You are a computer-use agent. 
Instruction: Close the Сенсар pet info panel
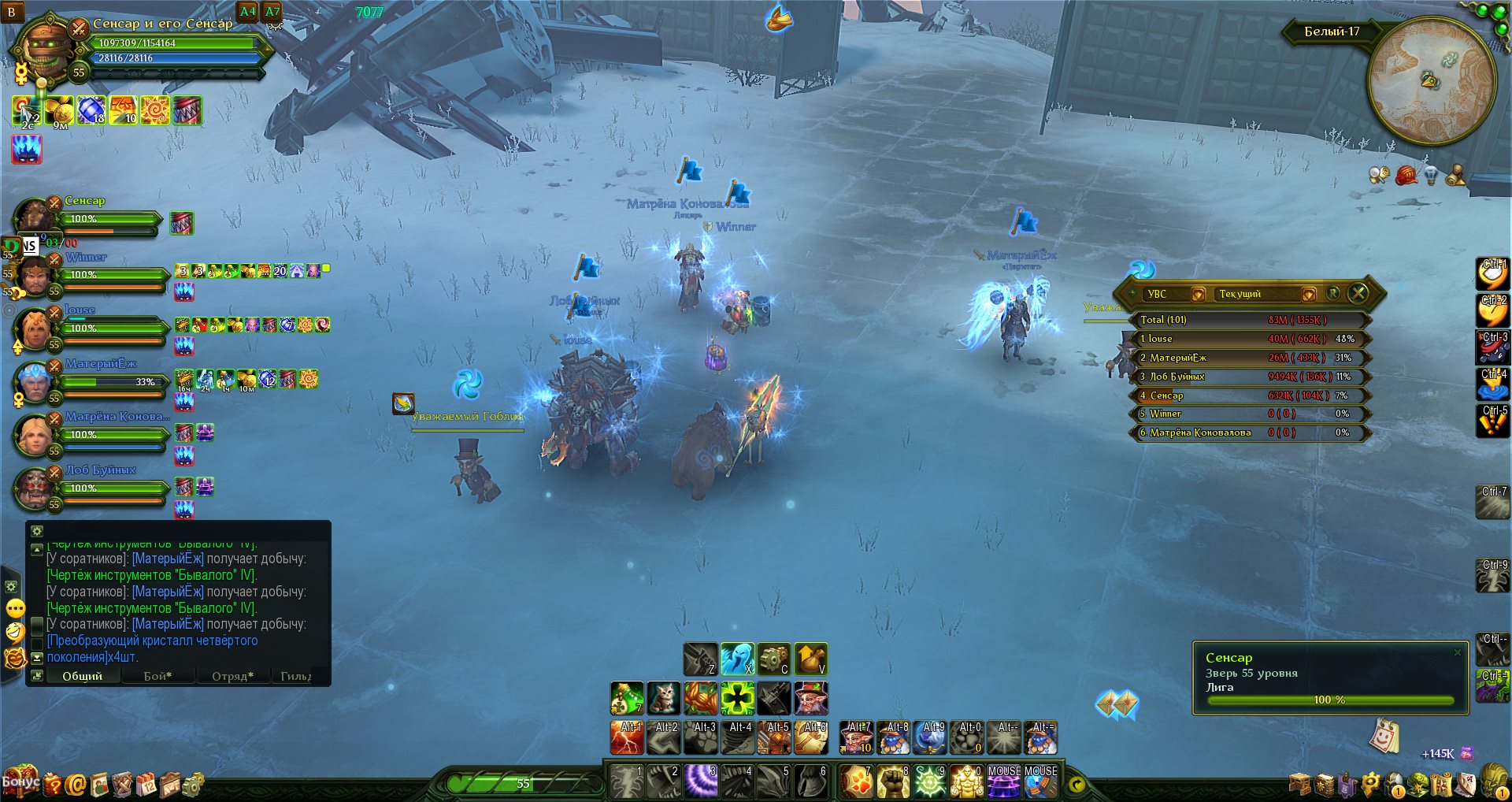pyautogui.click(x=1457, y=652)
